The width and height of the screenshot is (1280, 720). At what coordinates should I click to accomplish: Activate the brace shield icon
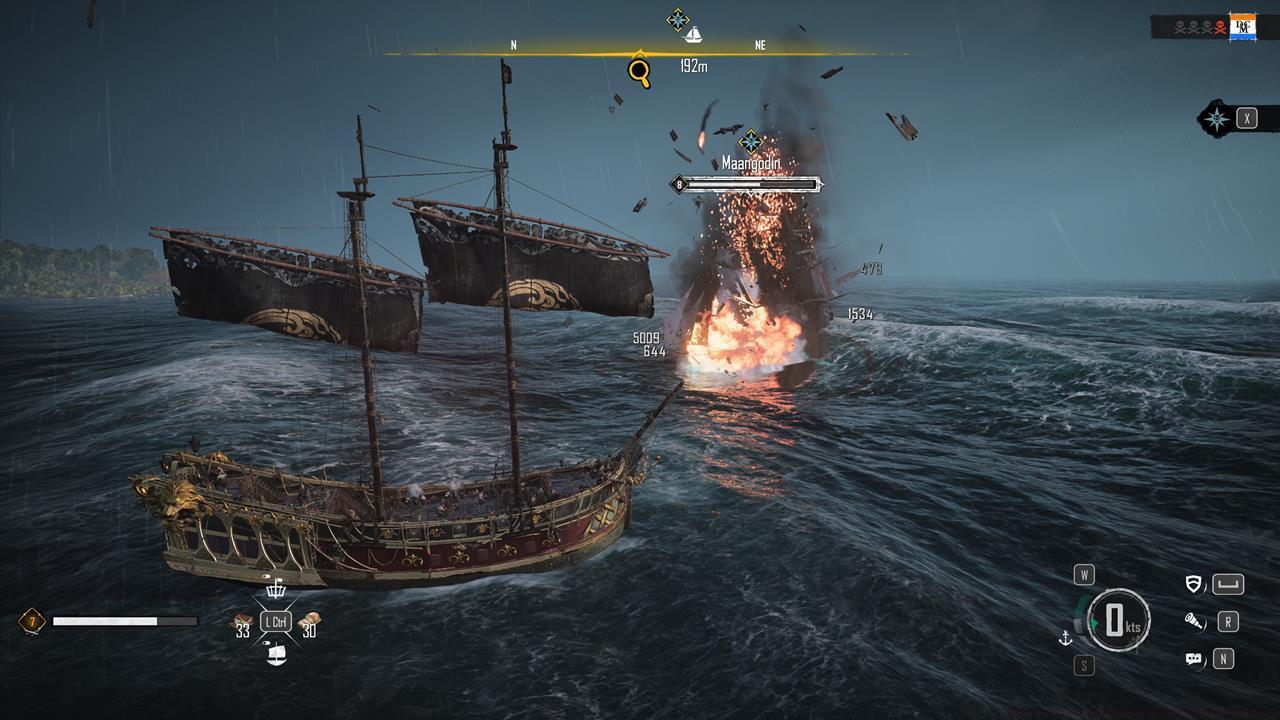coord(1194,584)
